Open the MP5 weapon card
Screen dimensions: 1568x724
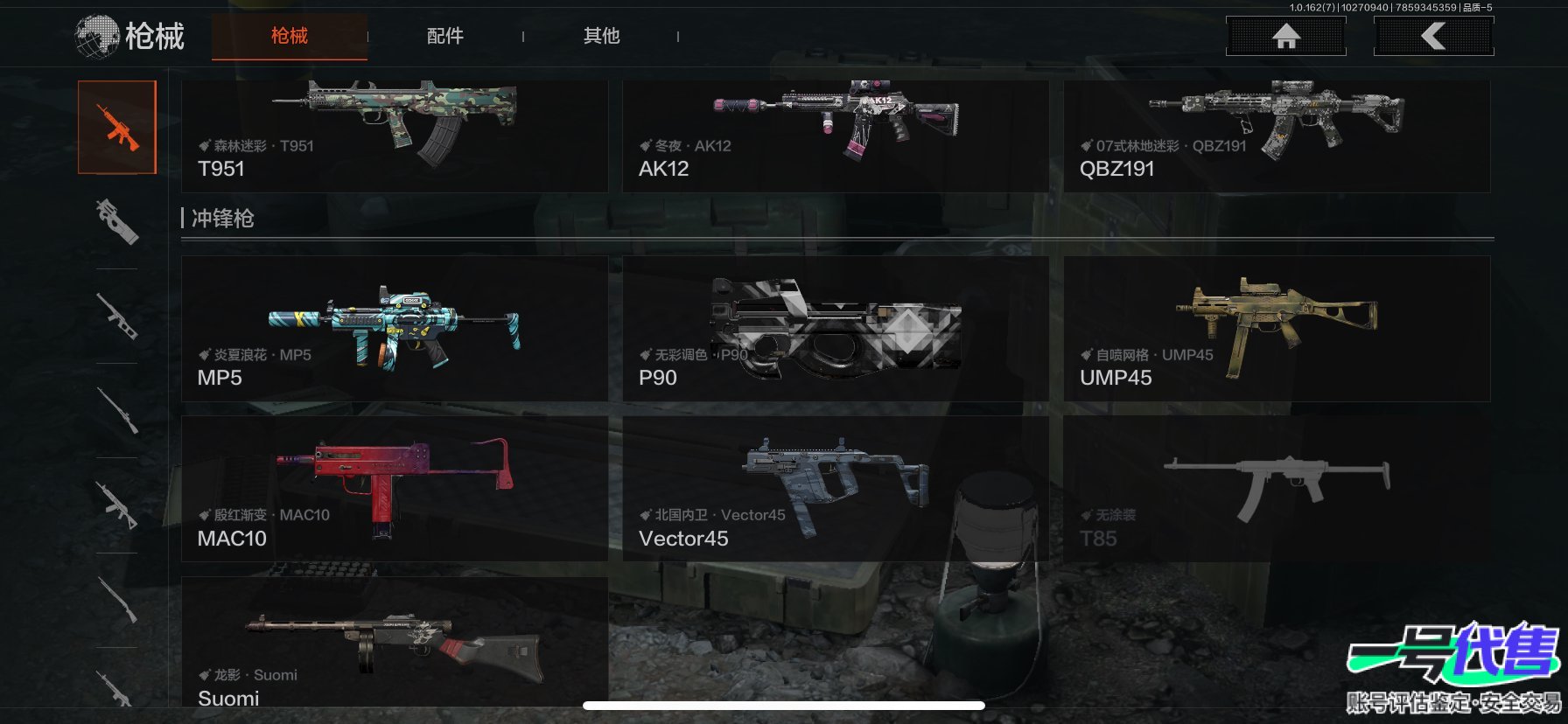[x=394, y=329]
